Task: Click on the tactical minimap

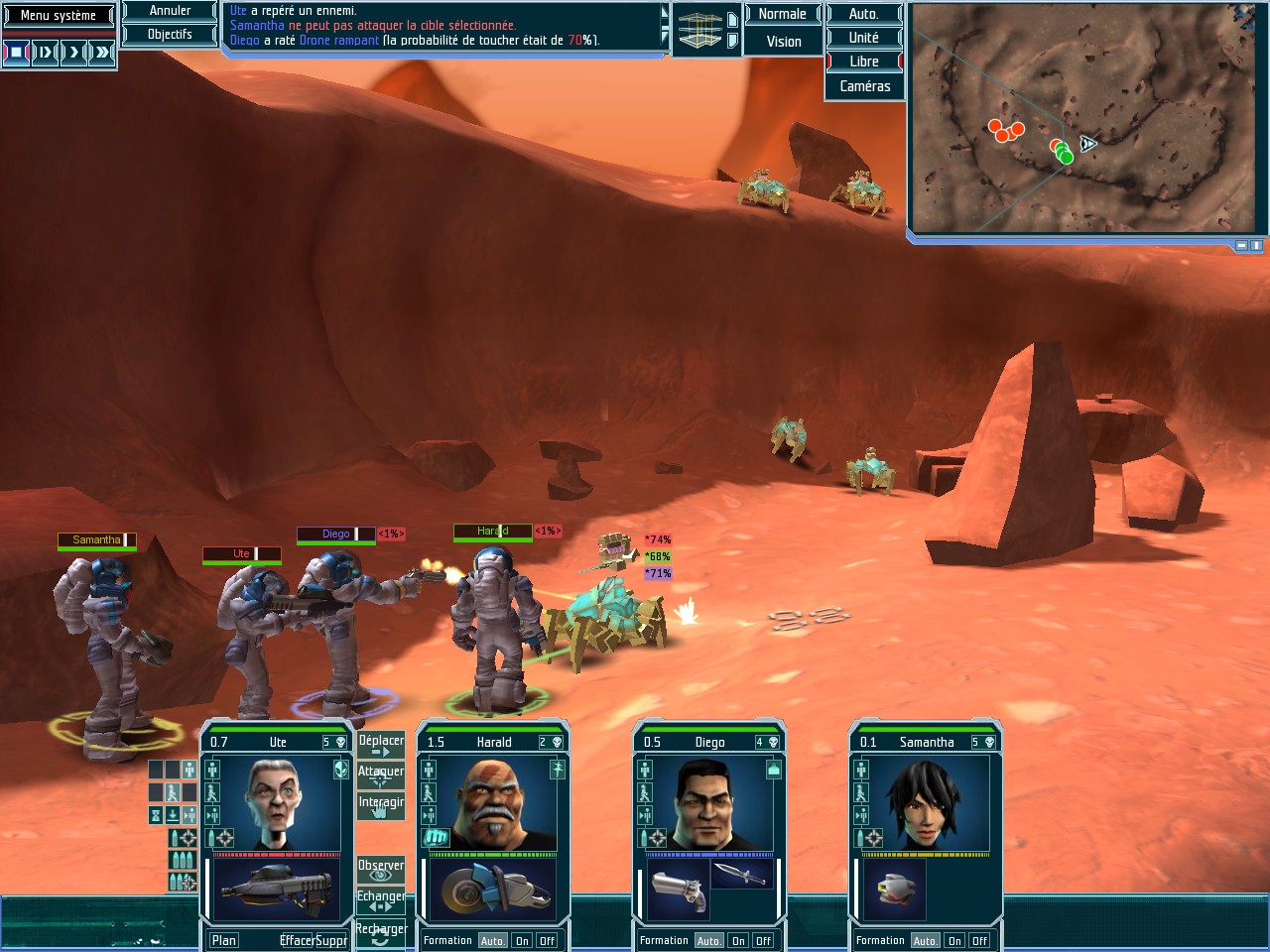Action: 1085,119
